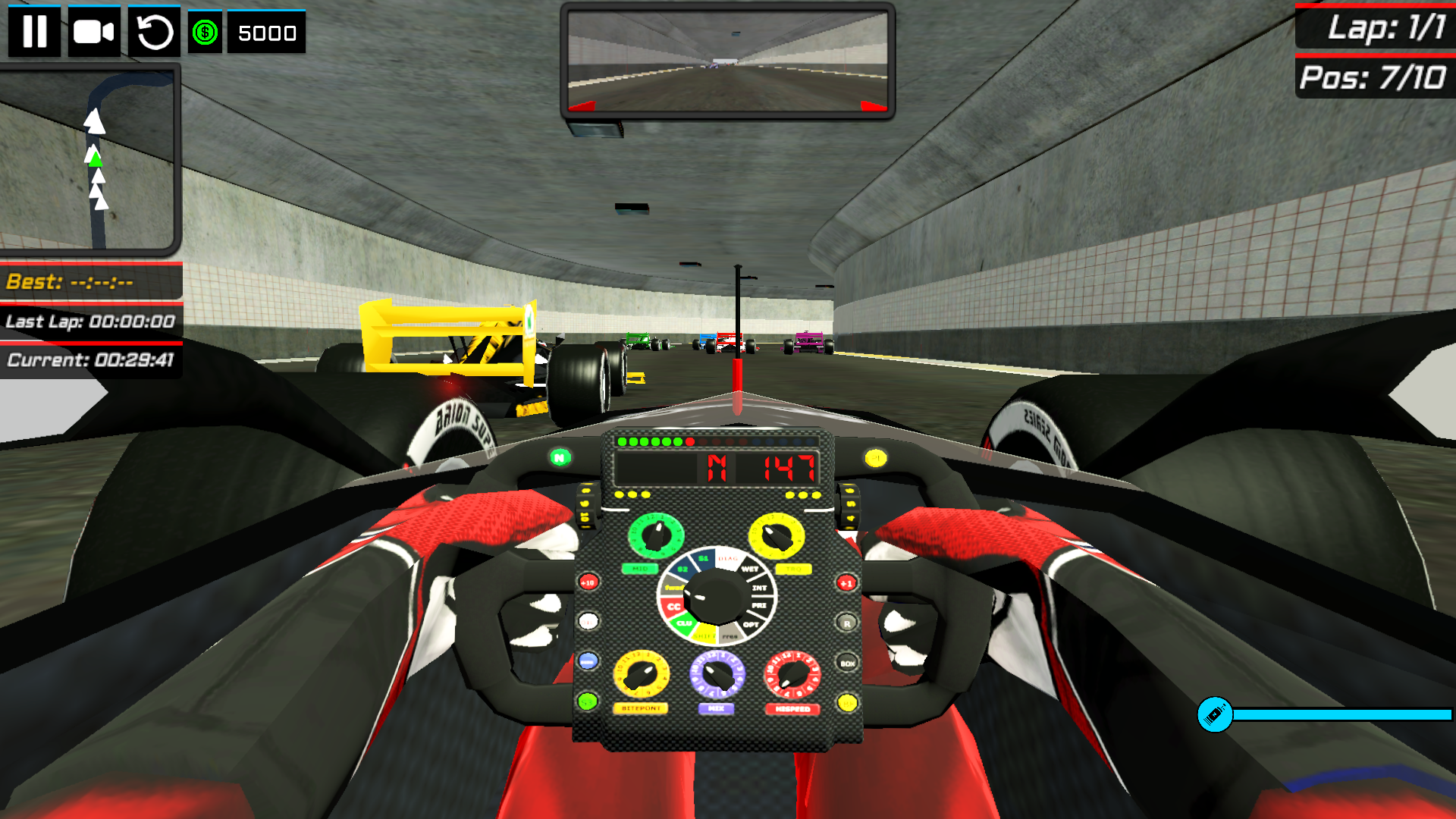The image size is (1456, 819).
Task: Click the 5000 money balance display
Action: 266,33
